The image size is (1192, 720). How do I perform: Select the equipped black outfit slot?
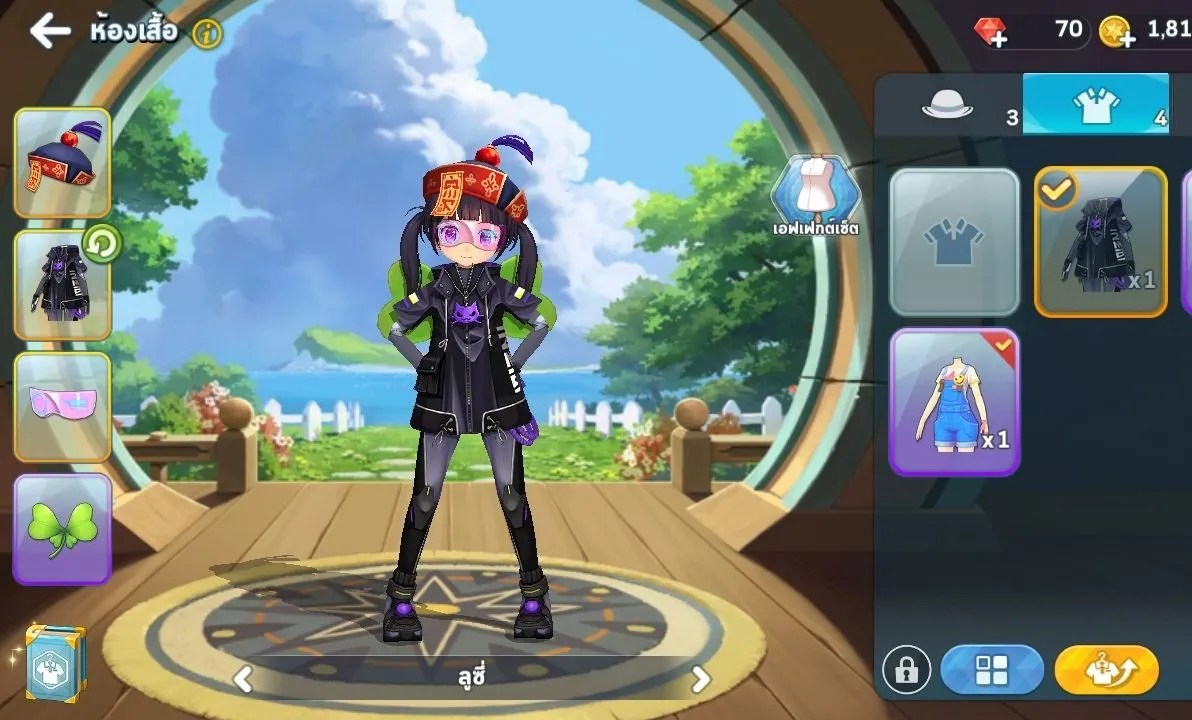(x=62, y=285)
